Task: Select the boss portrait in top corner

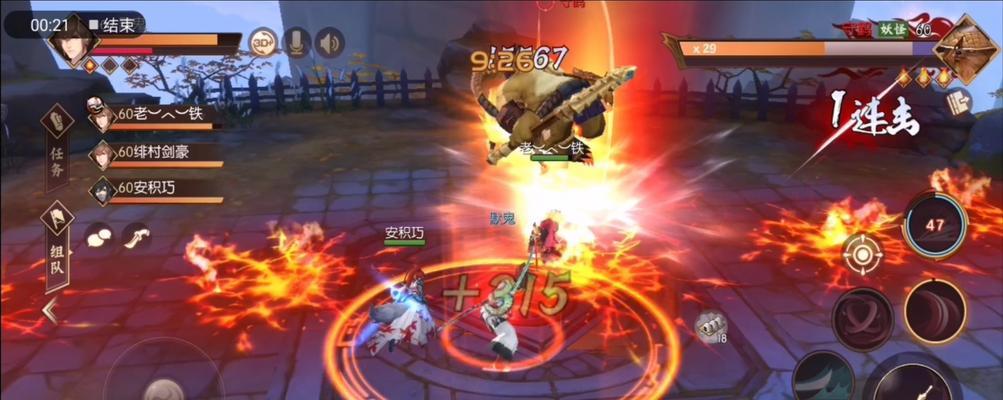Action: 966,45
